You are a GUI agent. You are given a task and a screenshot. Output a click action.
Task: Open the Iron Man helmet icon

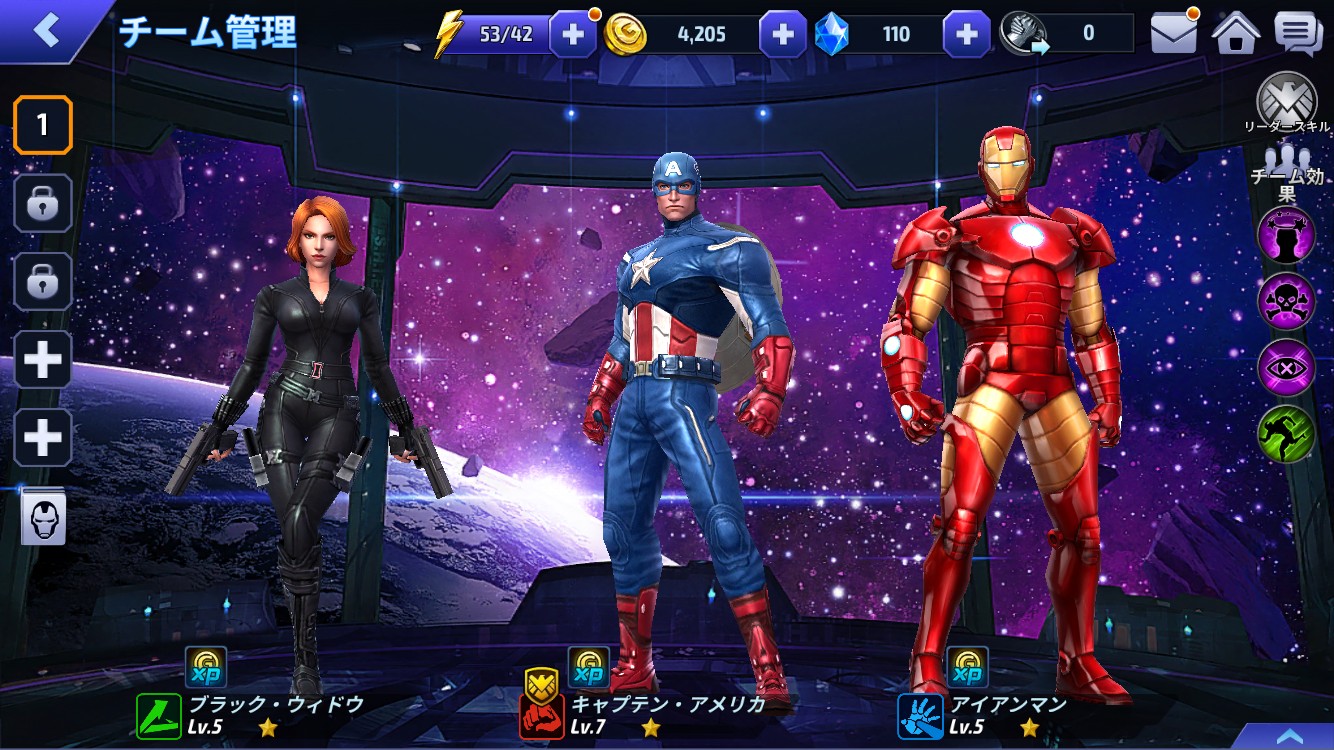tap(43, 518)
